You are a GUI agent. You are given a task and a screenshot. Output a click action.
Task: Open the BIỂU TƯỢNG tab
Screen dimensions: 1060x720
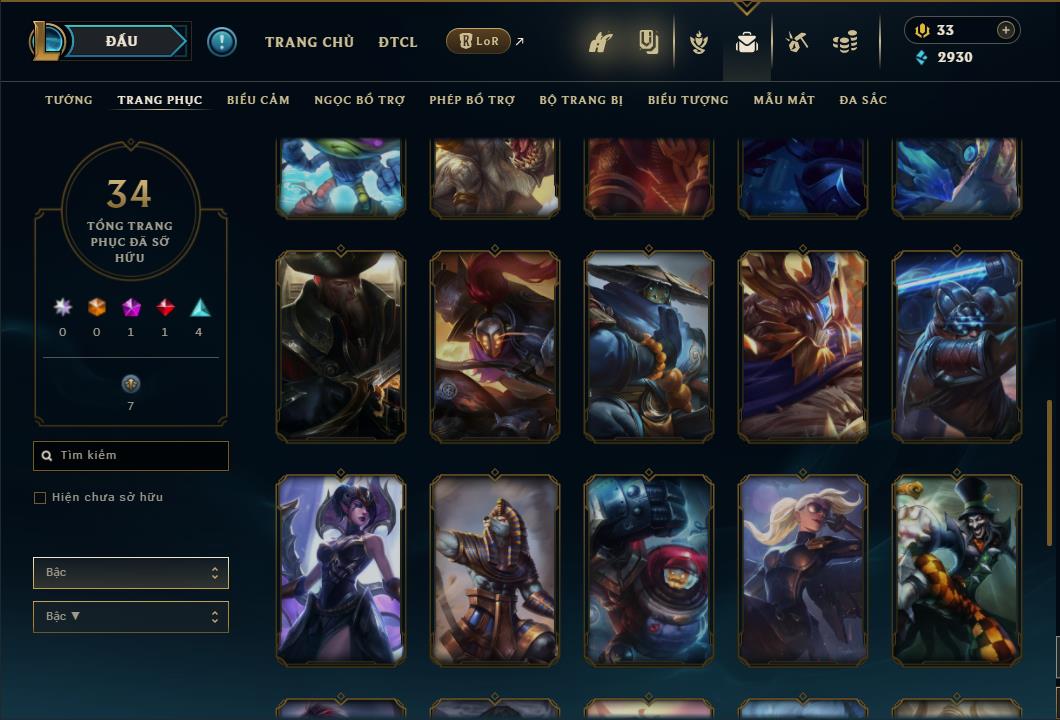click(x=688, y=100)
